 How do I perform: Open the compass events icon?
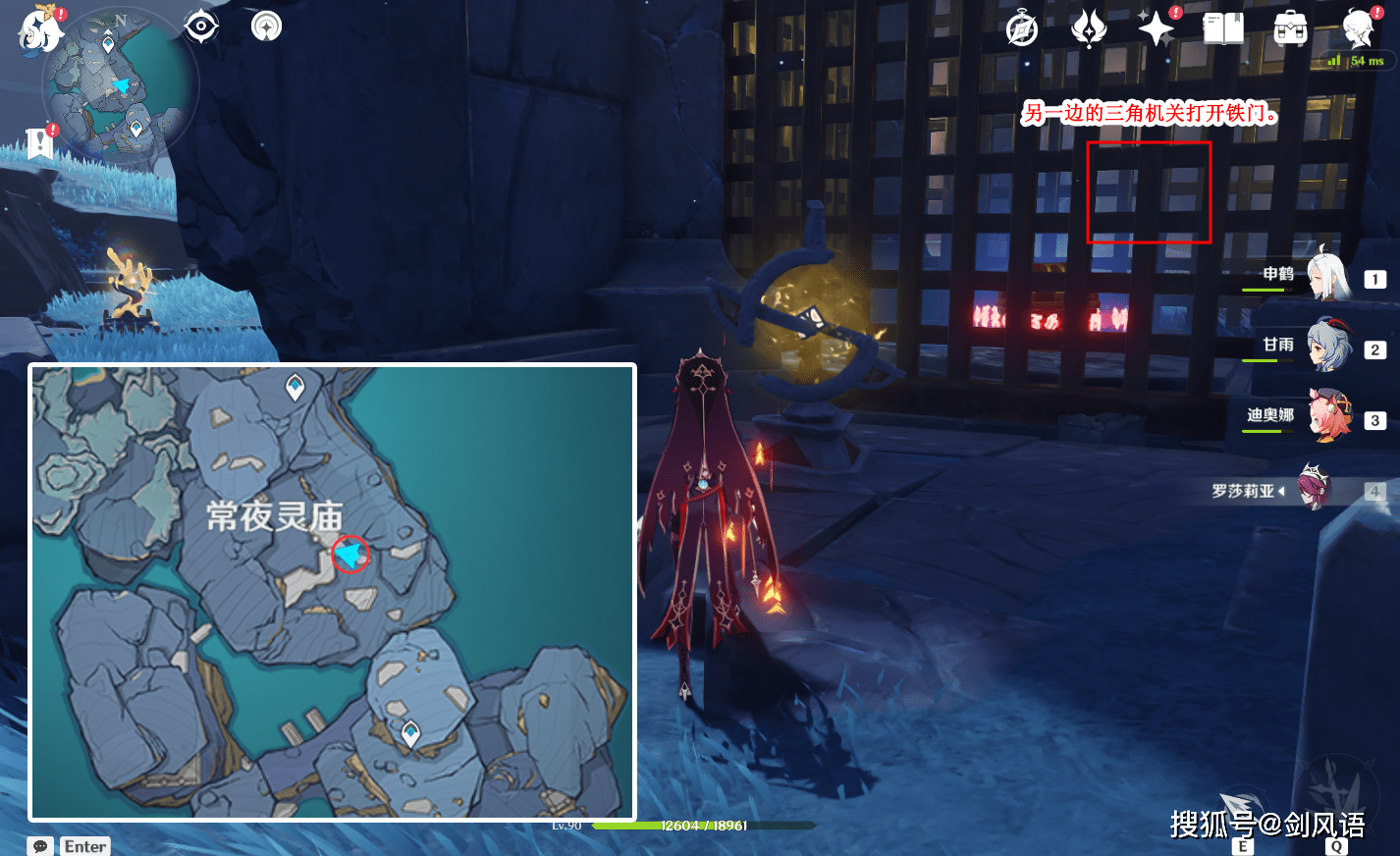(1022, 29)
